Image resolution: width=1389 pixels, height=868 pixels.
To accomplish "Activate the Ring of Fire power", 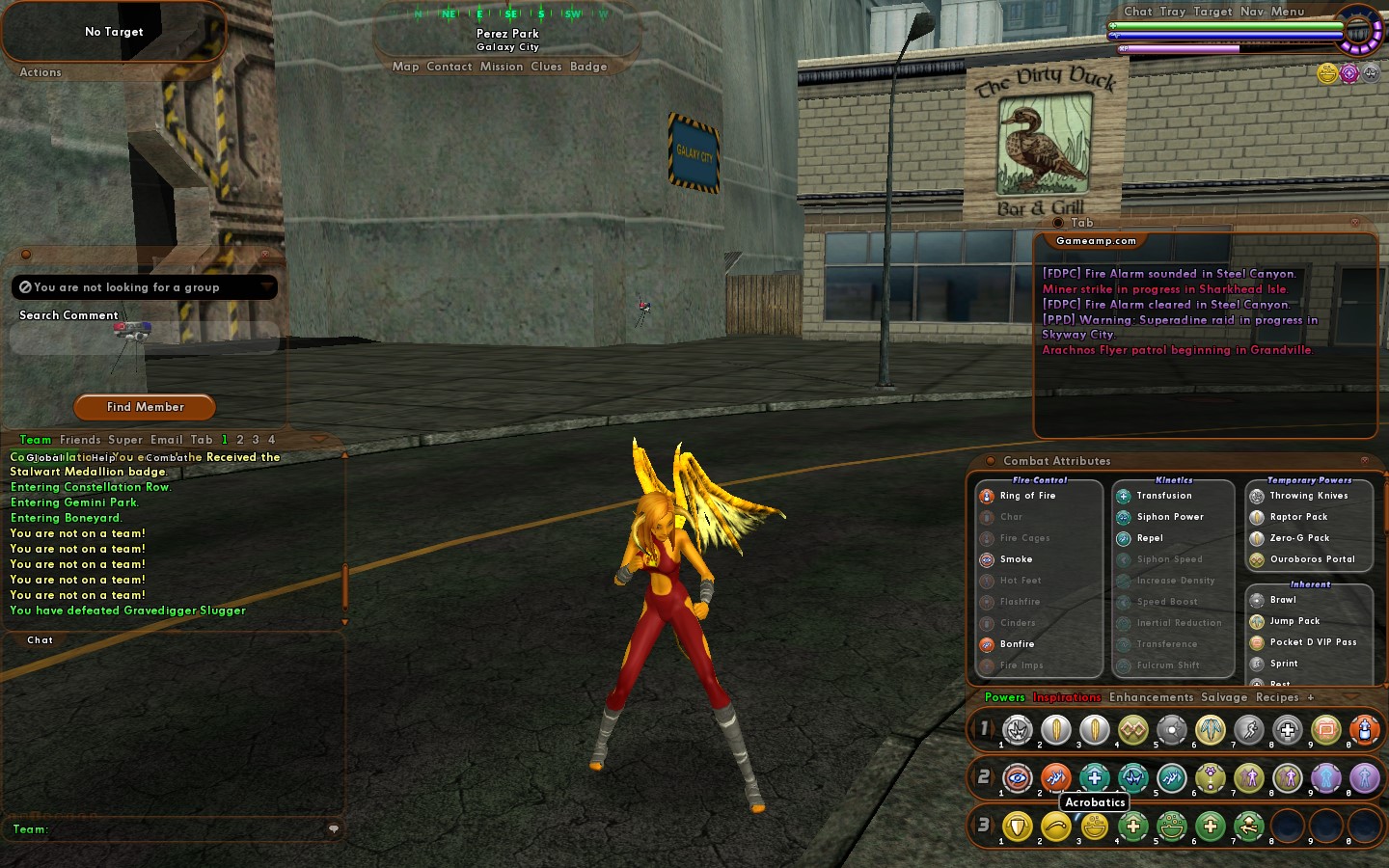I will (x=1027, y=496).
